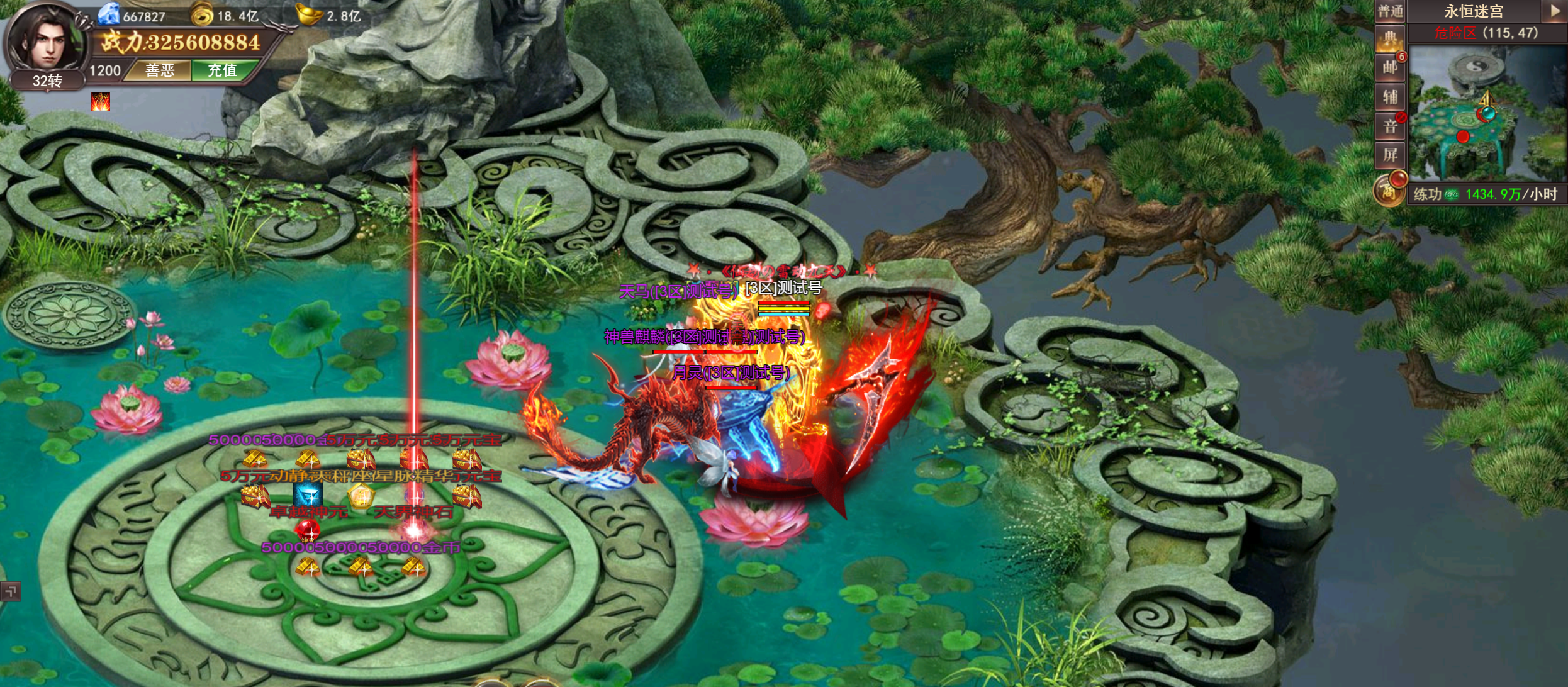
Task: Toggle the 屏 screen shield button
Action: point(1390,155)
